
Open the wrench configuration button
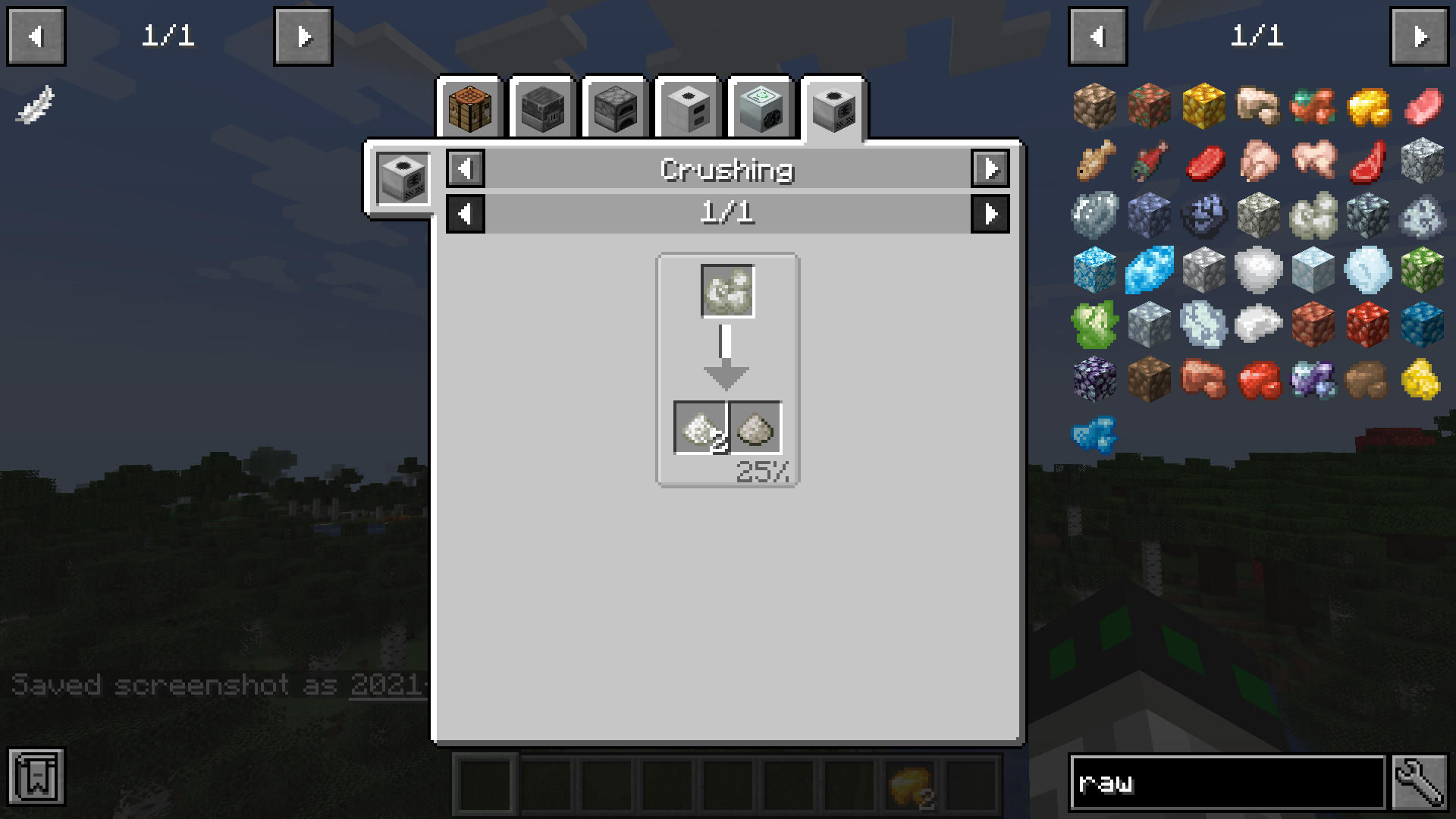pos(1420,783)
